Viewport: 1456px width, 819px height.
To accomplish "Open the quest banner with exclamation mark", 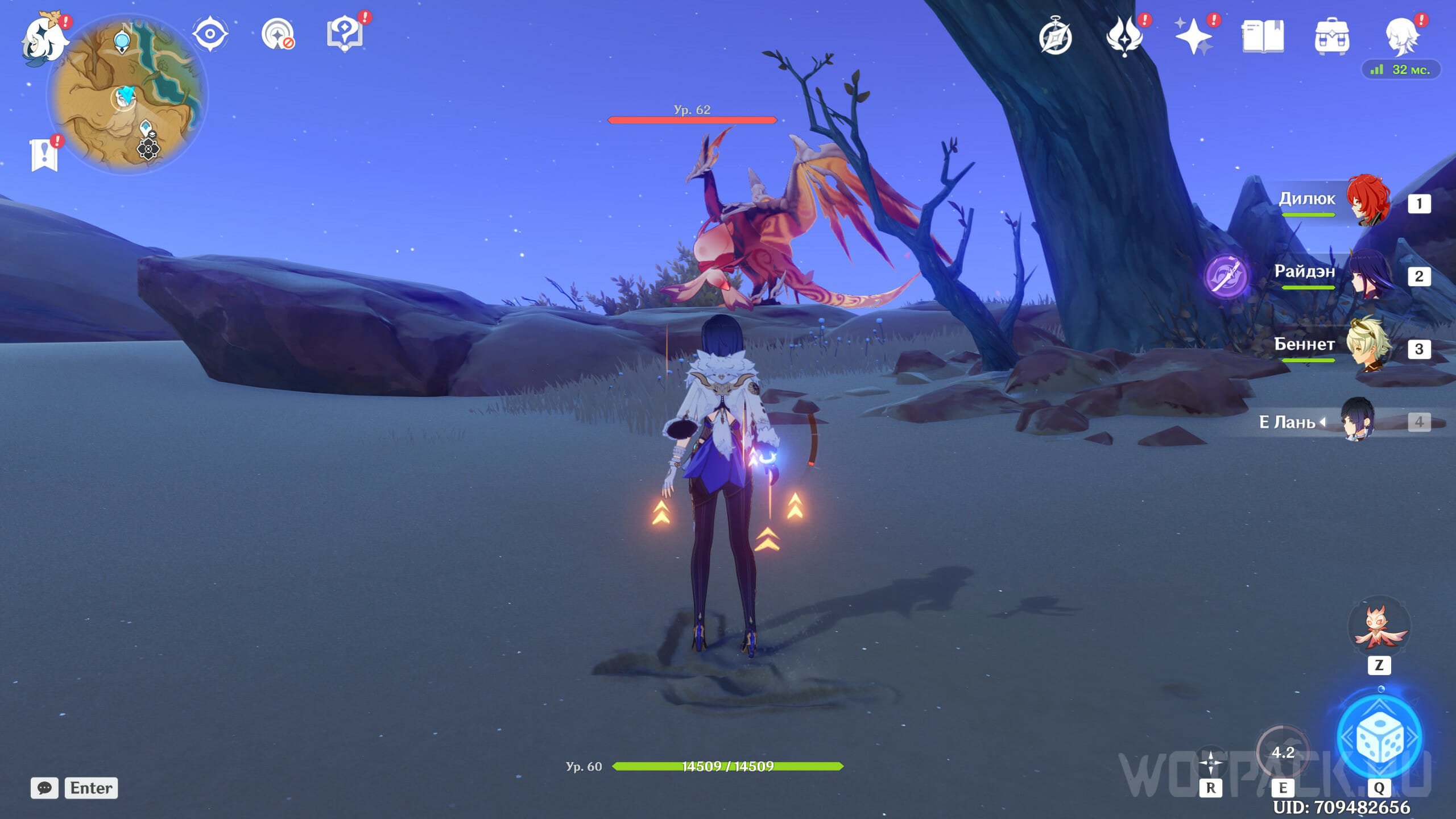I will [x=44, y=154].
